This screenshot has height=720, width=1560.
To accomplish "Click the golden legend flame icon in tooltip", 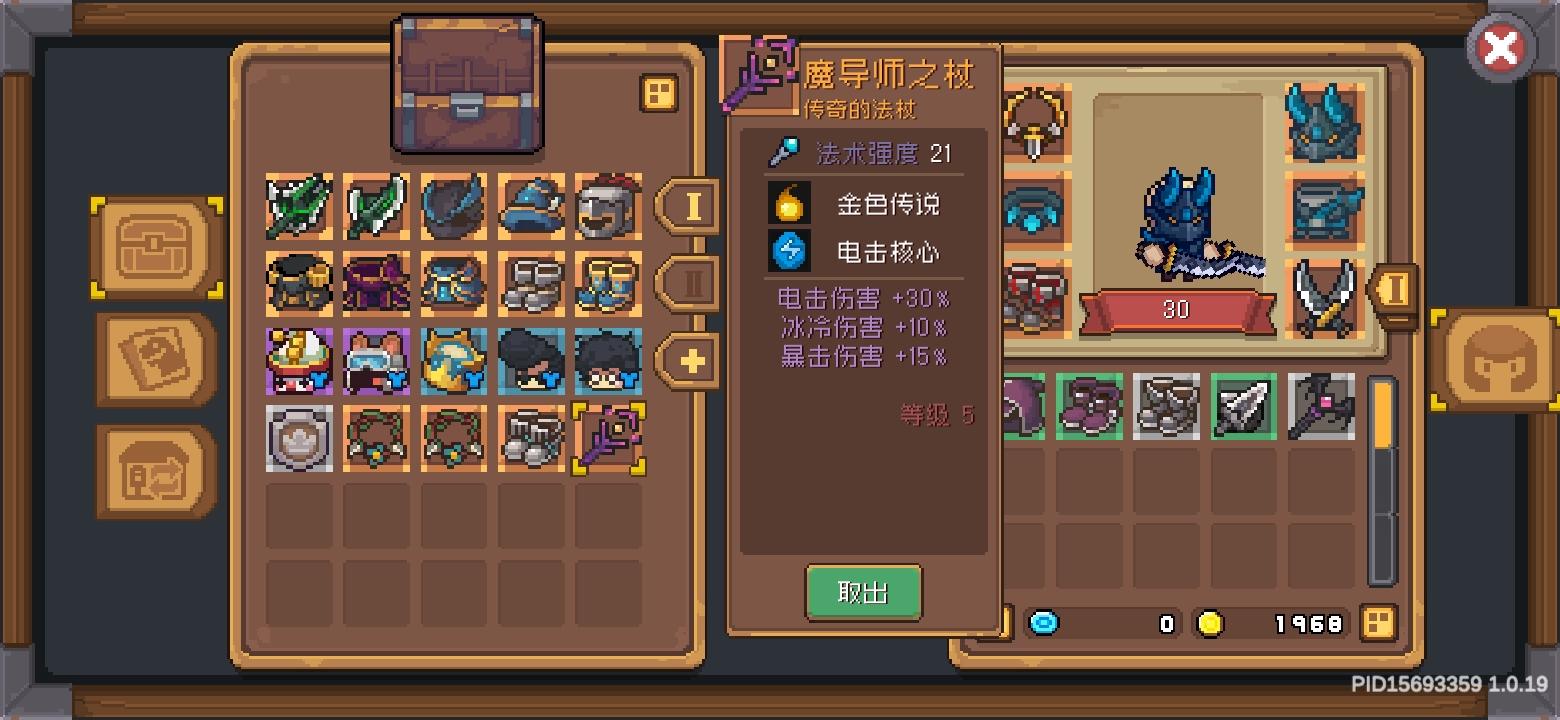I will coord(789,203).
